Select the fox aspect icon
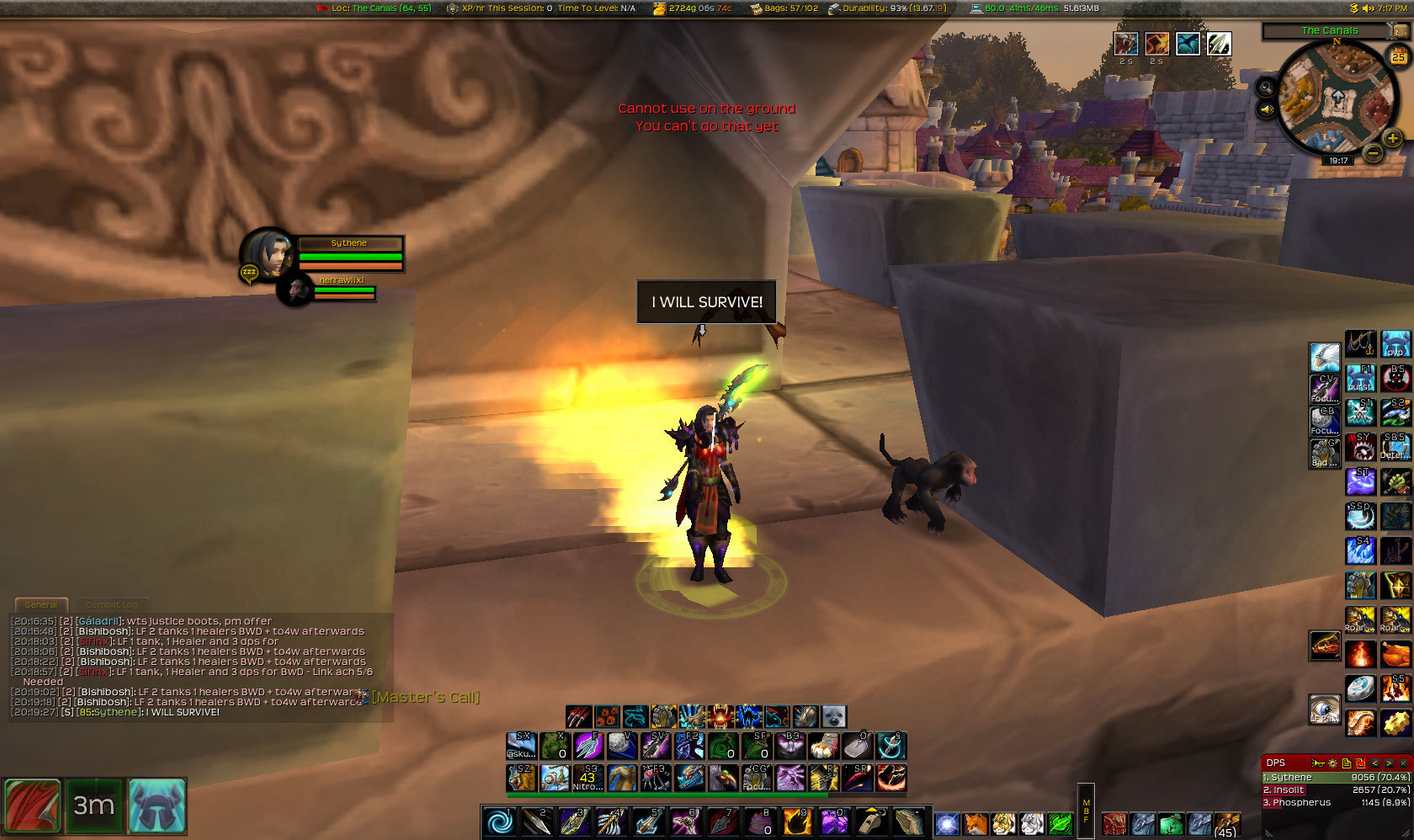The height and width of the screenshot is (840, 1414). [x=975, y=823]
